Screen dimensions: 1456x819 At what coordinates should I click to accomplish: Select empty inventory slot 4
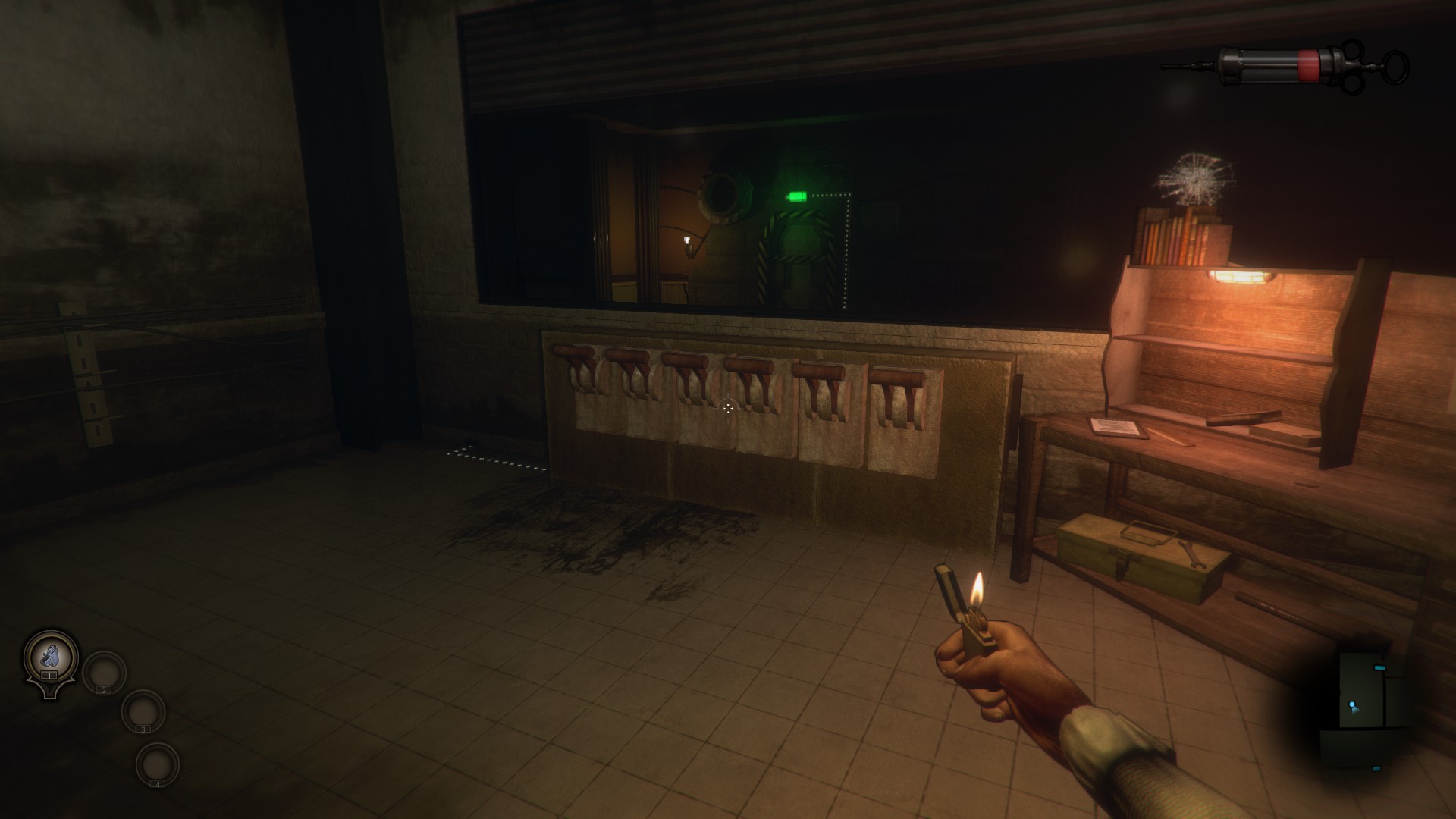(x=158, y=764)
